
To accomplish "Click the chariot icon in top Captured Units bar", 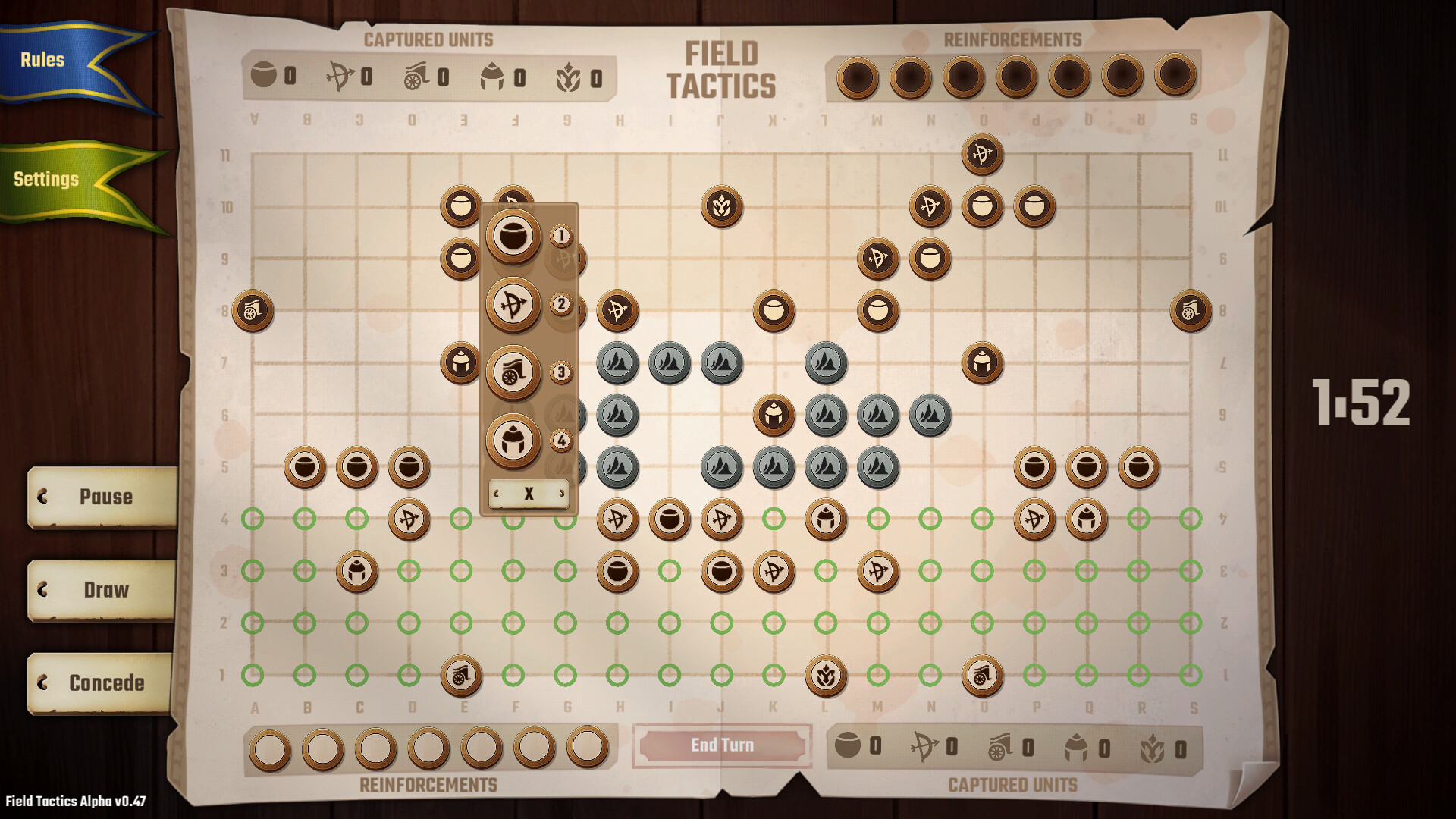I will tap(416, 76).
